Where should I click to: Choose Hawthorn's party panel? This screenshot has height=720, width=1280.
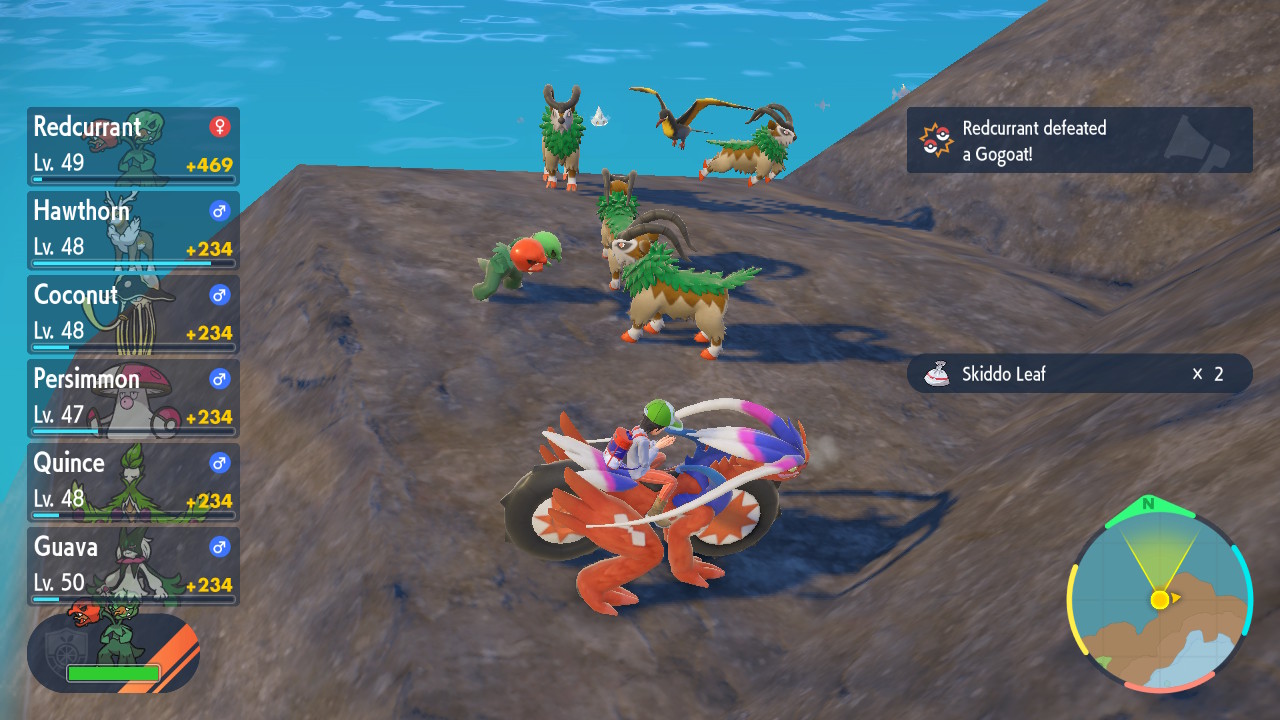pyautogui.click(x=133, y=230)
